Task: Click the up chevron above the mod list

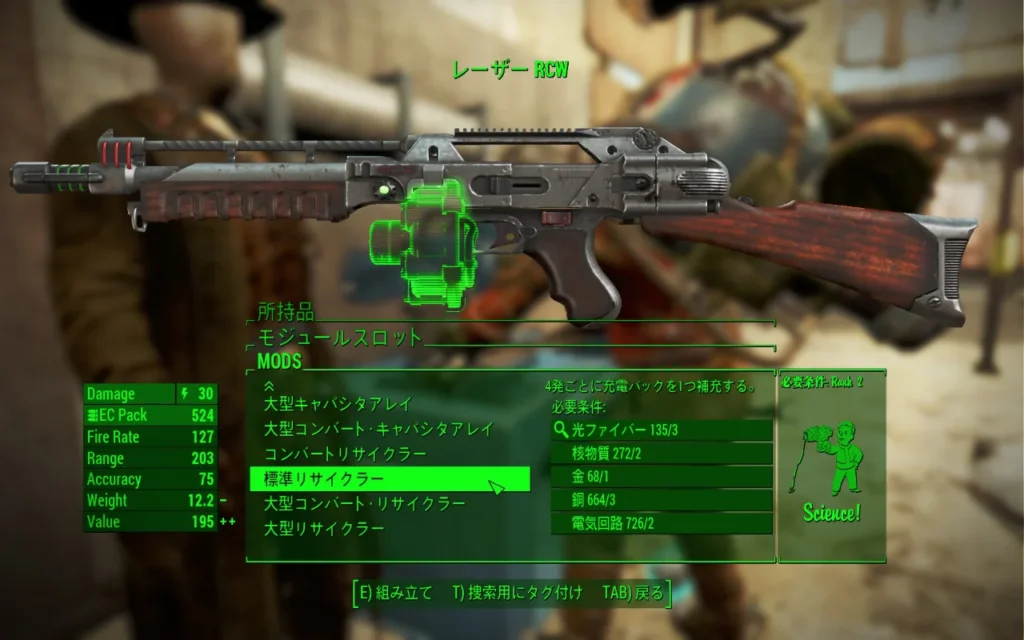Action: (267, 385)
